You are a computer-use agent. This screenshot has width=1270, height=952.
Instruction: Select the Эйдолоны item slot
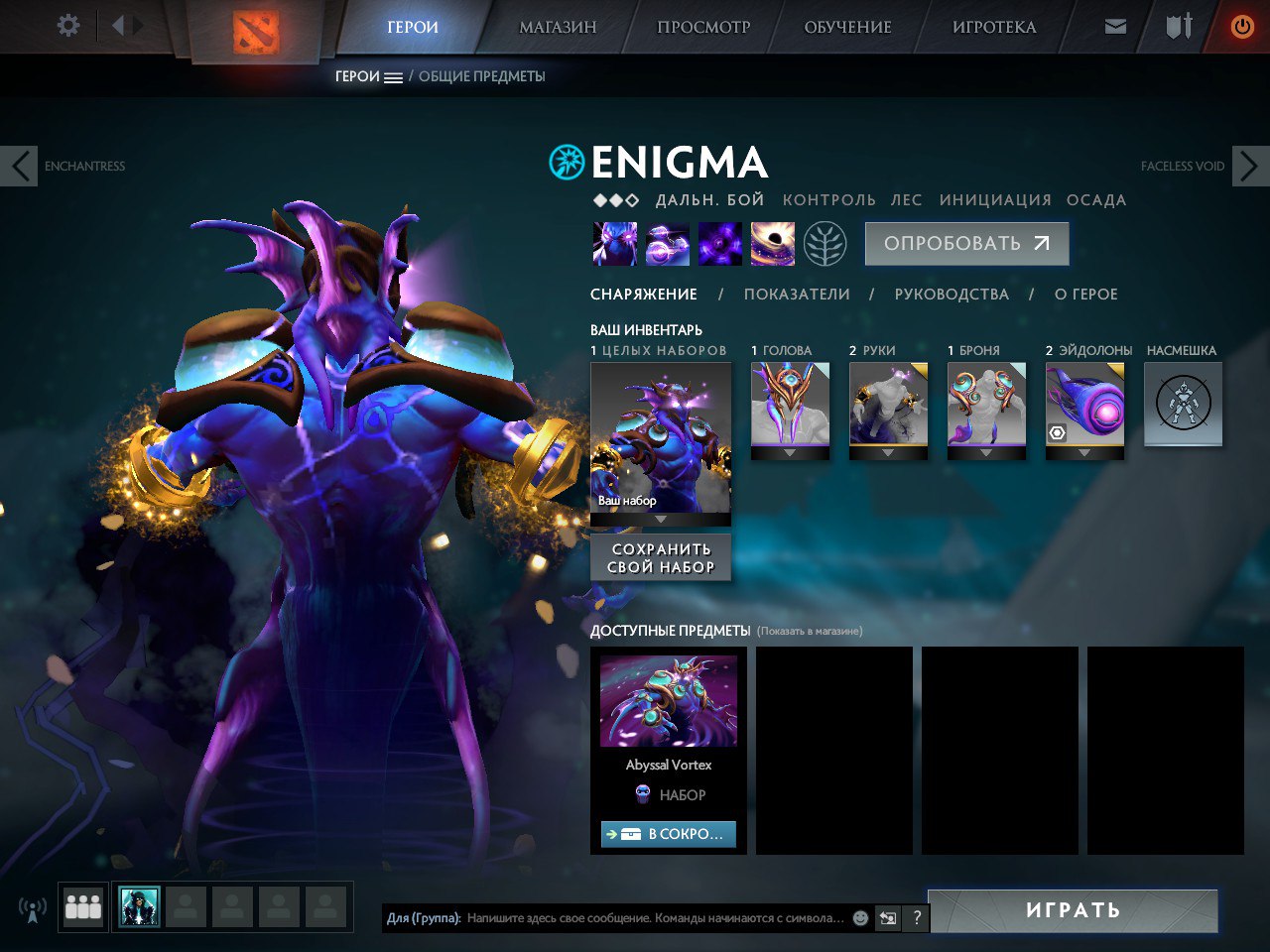point(1084,405)
